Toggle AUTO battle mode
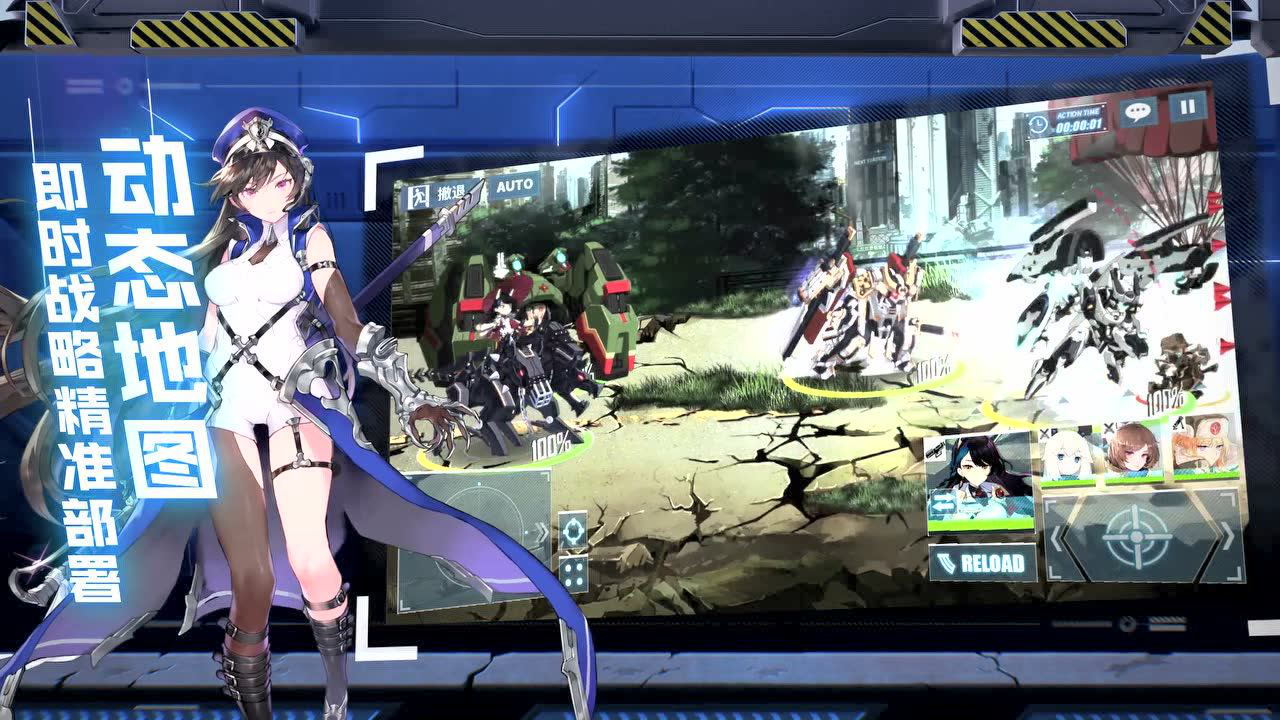The height and width of the screenshot is (720, 1280). click(x=514, y=186)
